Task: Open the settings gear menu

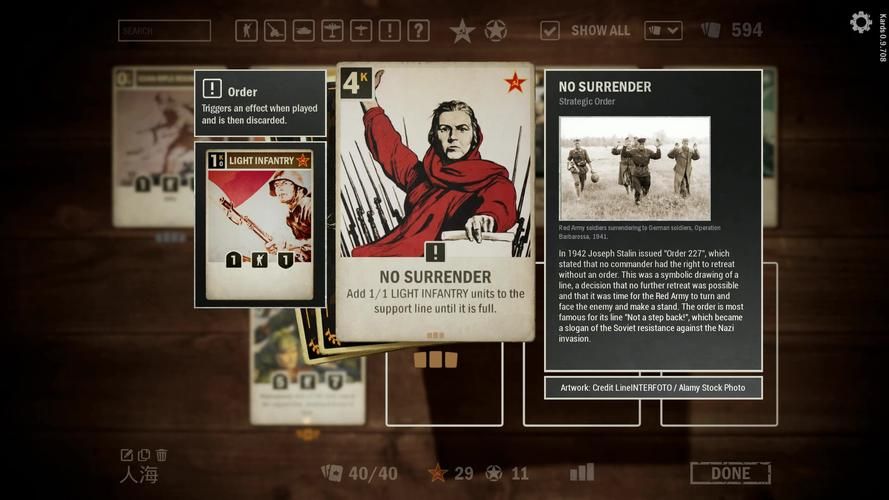Action: [x=860, y=23]
